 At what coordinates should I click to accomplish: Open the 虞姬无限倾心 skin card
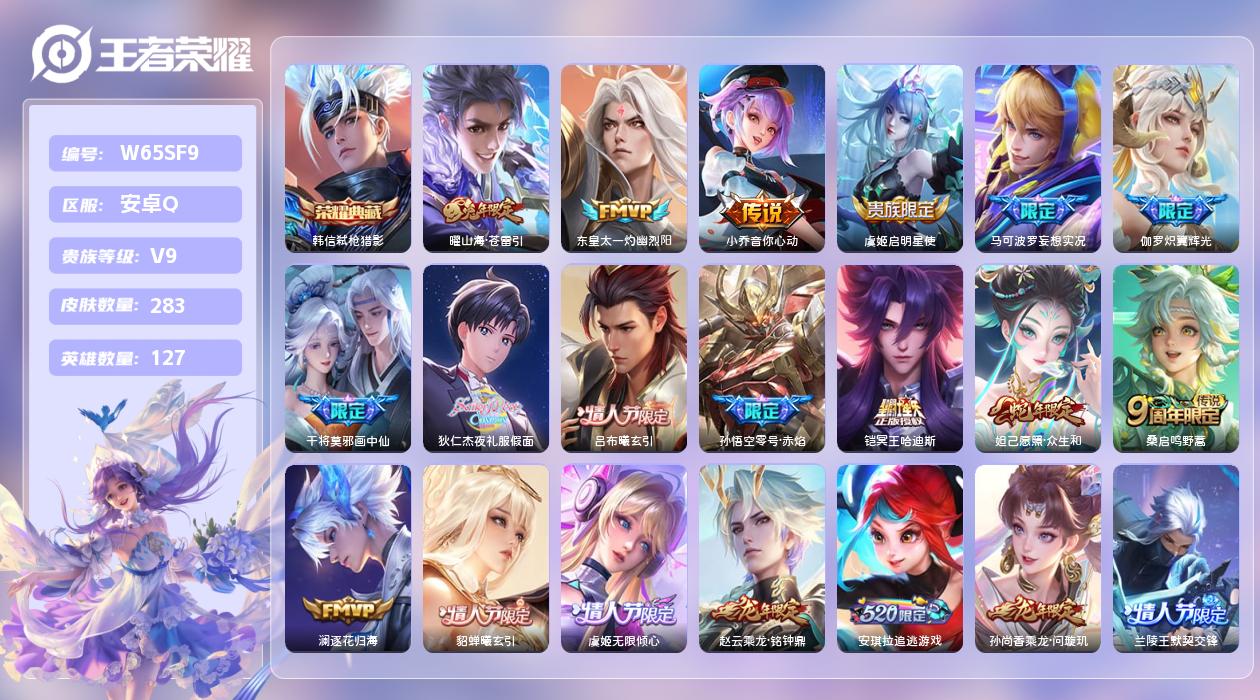point(624,558)
